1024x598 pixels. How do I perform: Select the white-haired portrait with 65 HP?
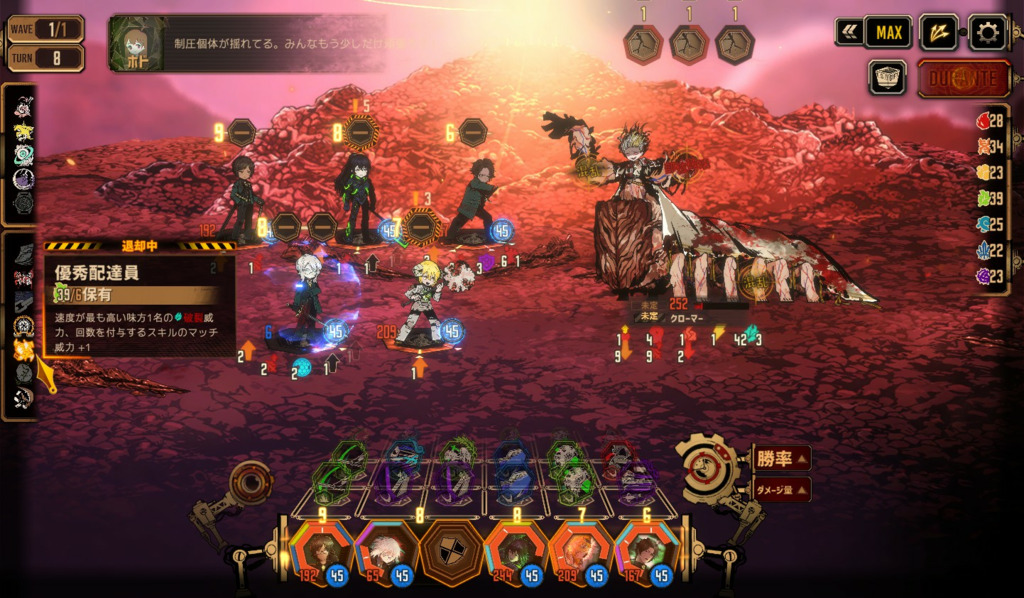(x=385, y=553)
